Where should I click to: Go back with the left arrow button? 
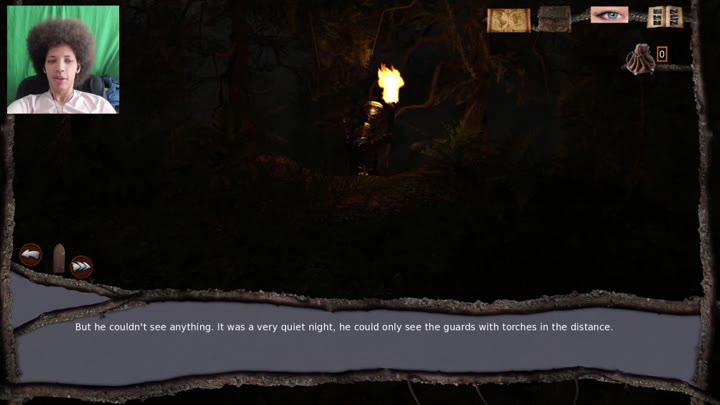(31, 255)
